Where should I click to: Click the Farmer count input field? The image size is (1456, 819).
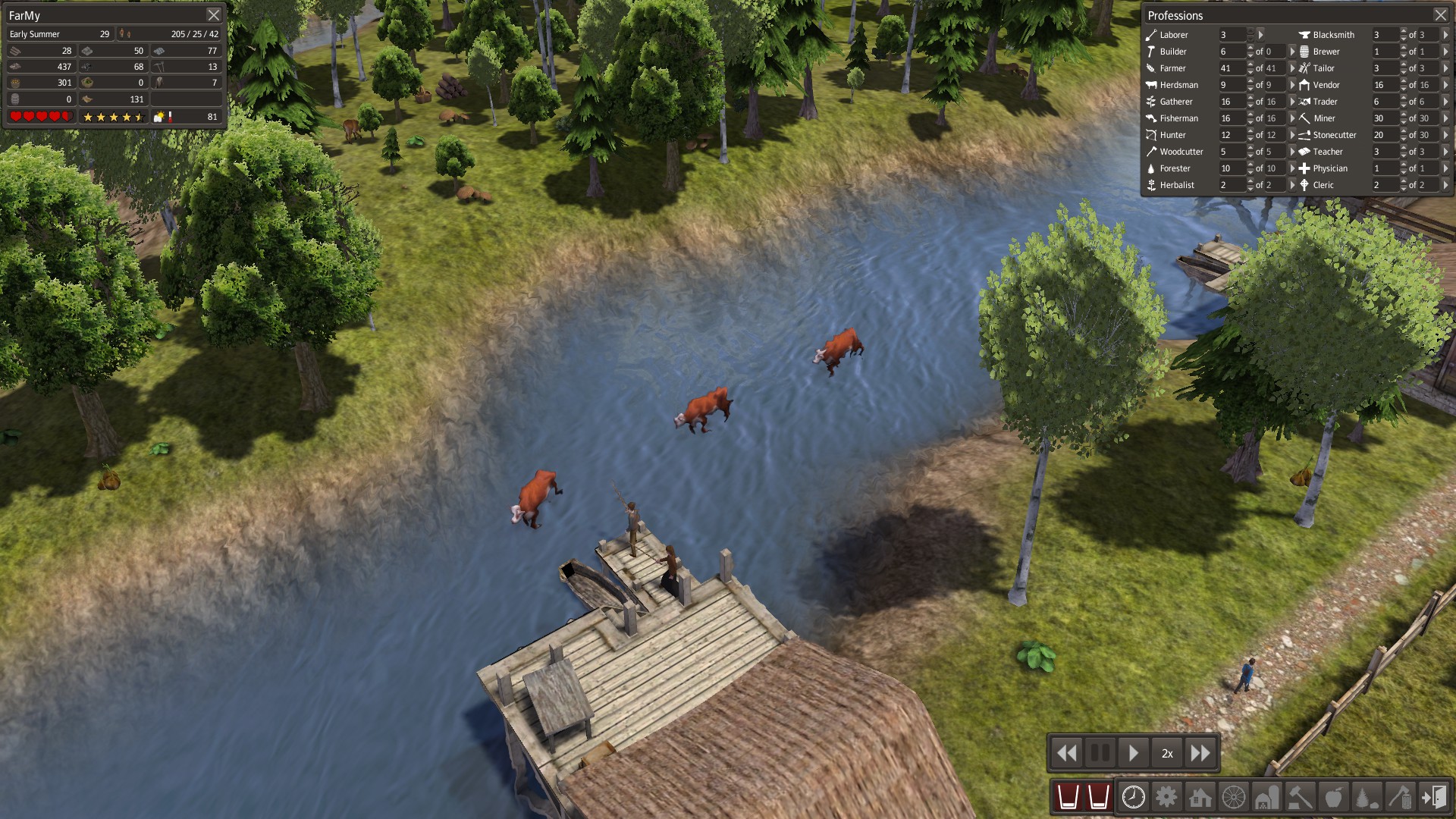coord(1232,67)
